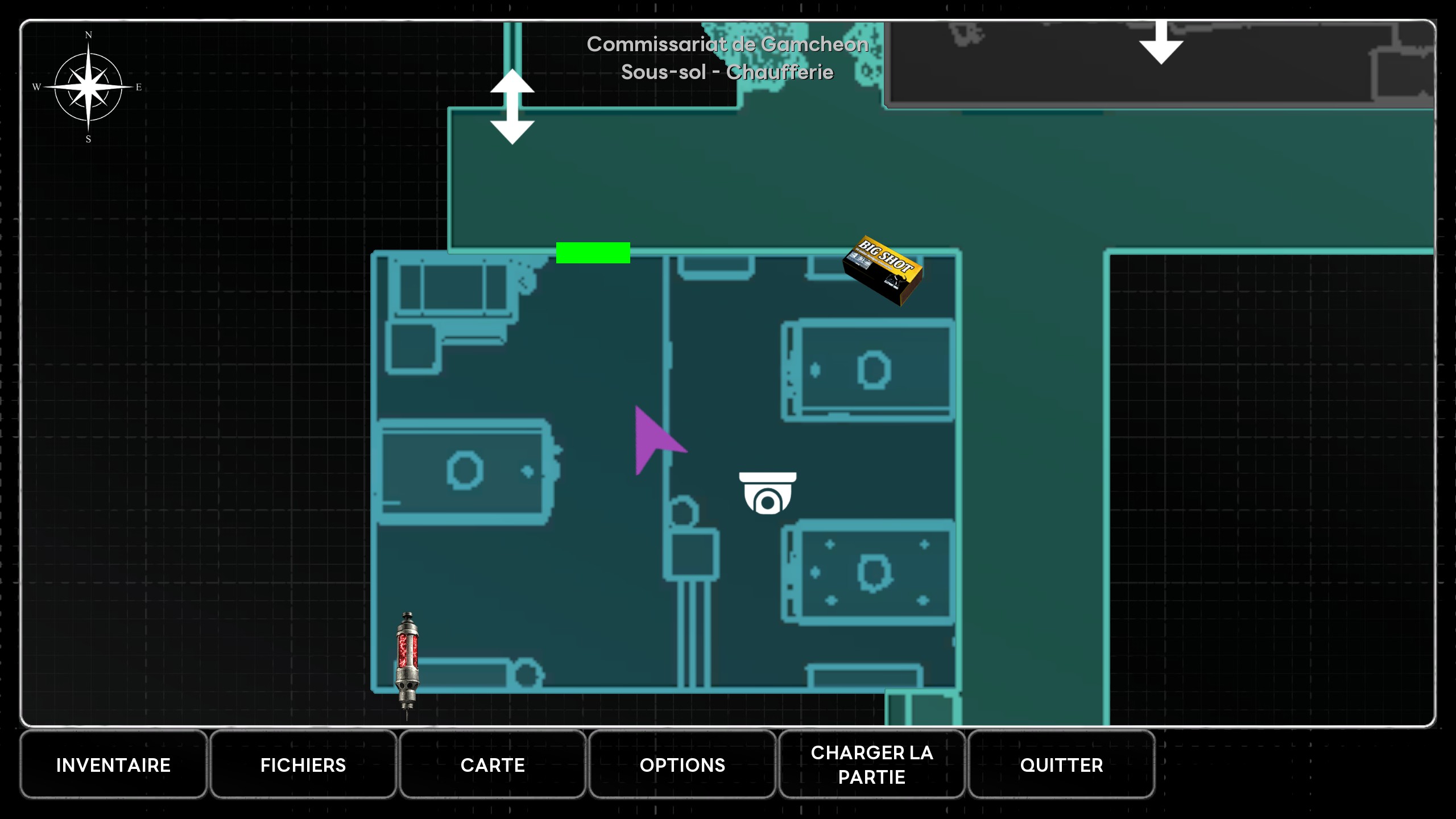Select the Big Shot ammo box marker
This screenshot has height=819, width=1456.
[x=883, y=270]
